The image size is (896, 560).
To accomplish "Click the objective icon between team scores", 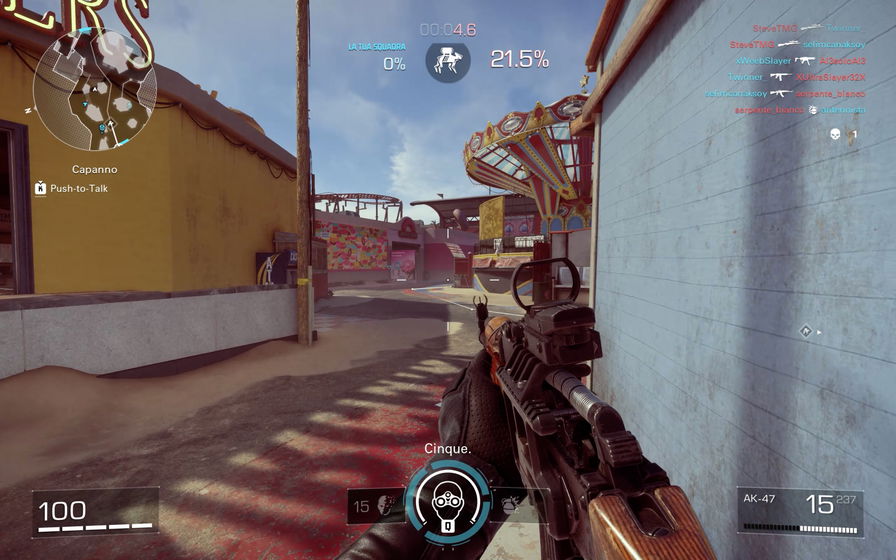I will coord(447,61).
